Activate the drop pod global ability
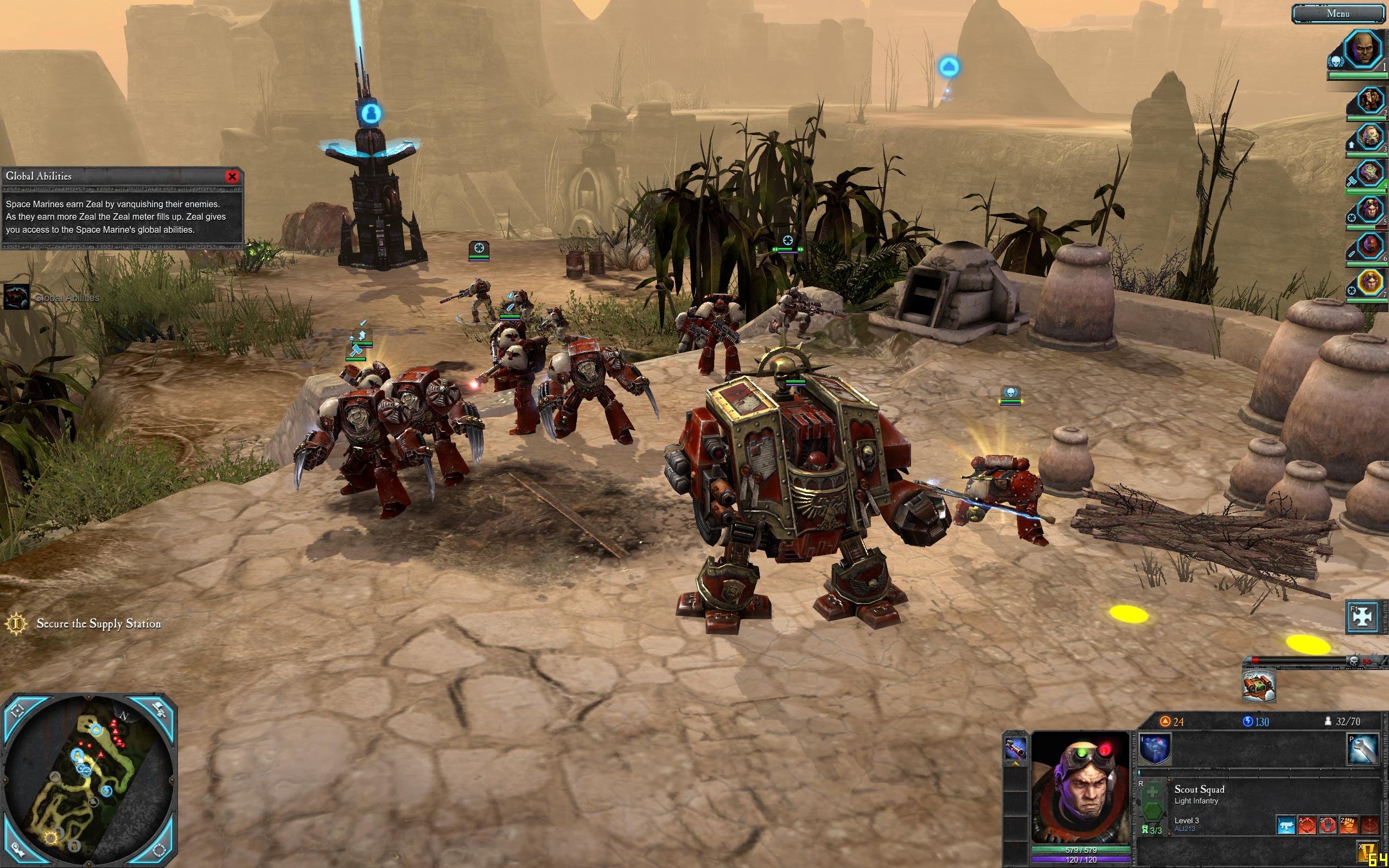 [1258, 686]
